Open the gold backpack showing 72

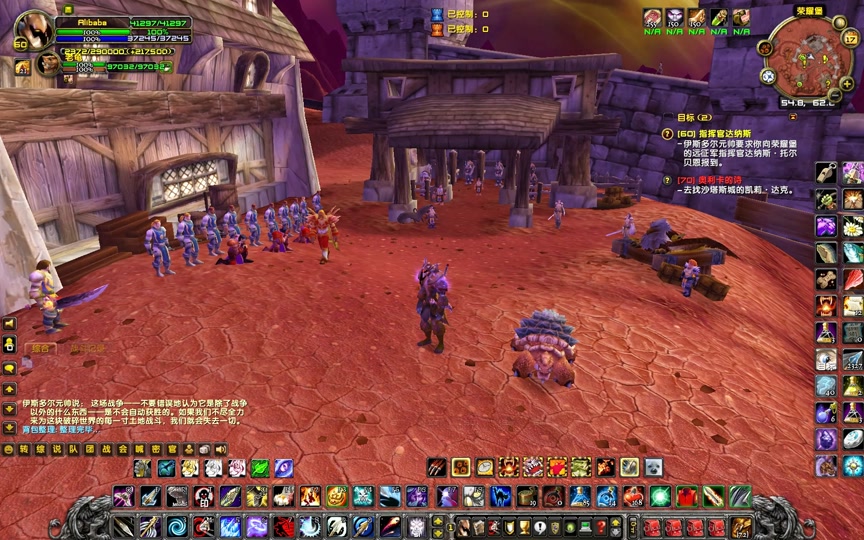741,527
